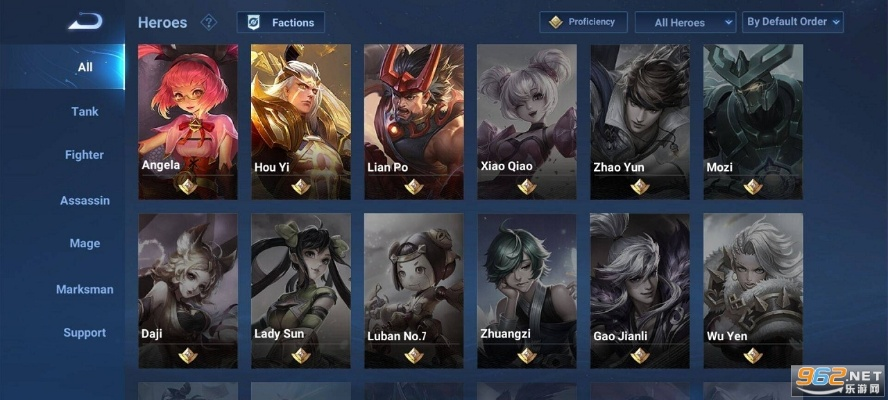Show Marksman heroes
Viewport: 888px width, 400px height.
[85, 289]
